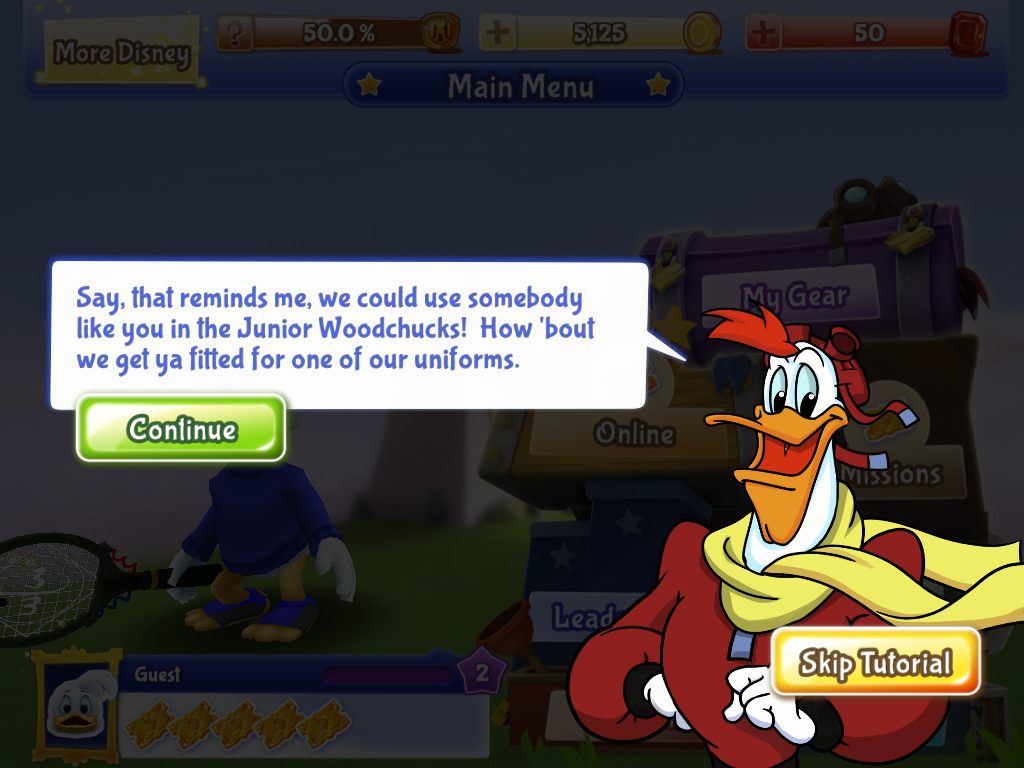Open the My Gear menu
Image resolution: width=1024 pixels, height=768 pixels.
tap(793, 295)
